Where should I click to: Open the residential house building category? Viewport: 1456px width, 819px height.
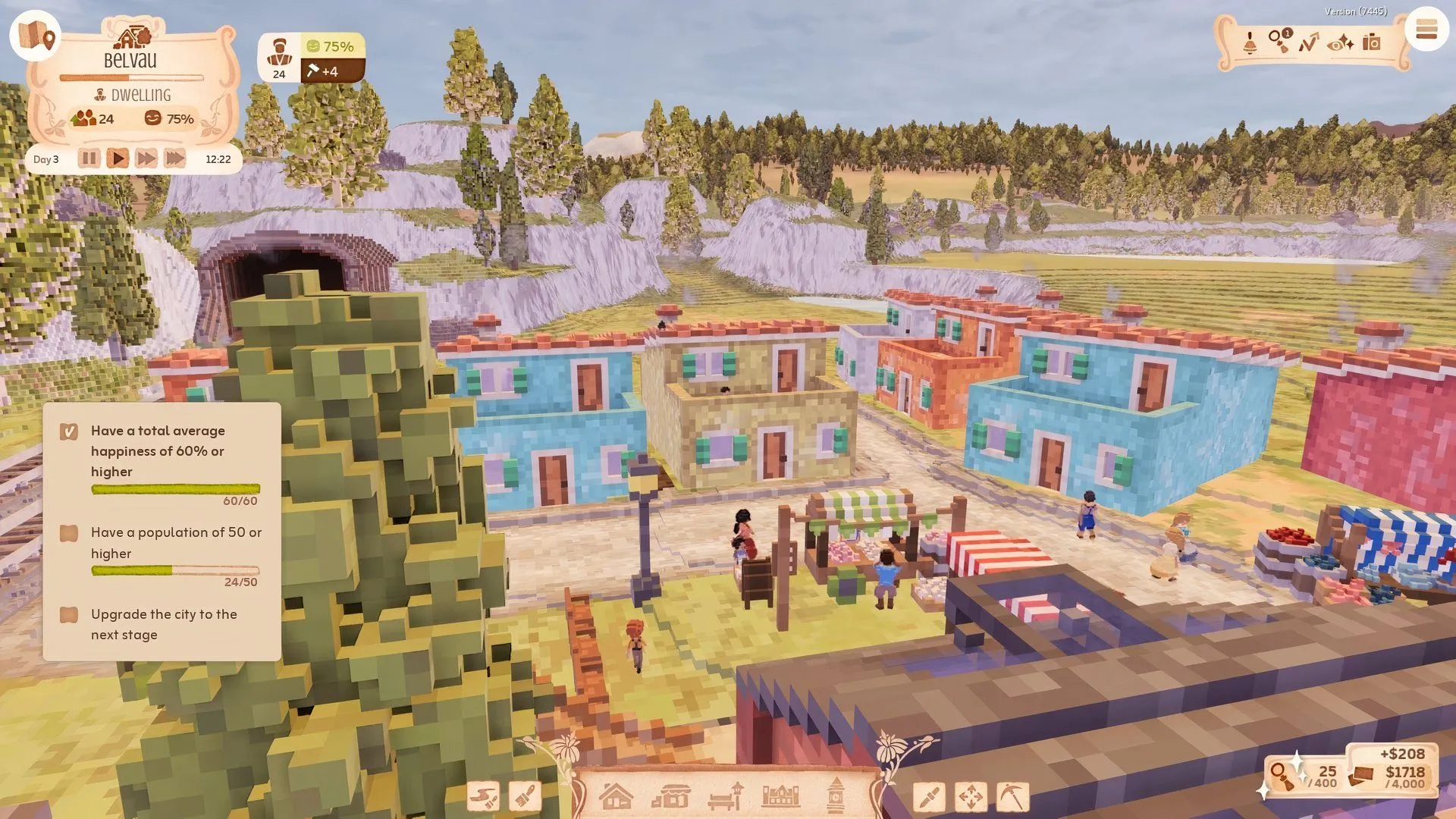(618, 798)
